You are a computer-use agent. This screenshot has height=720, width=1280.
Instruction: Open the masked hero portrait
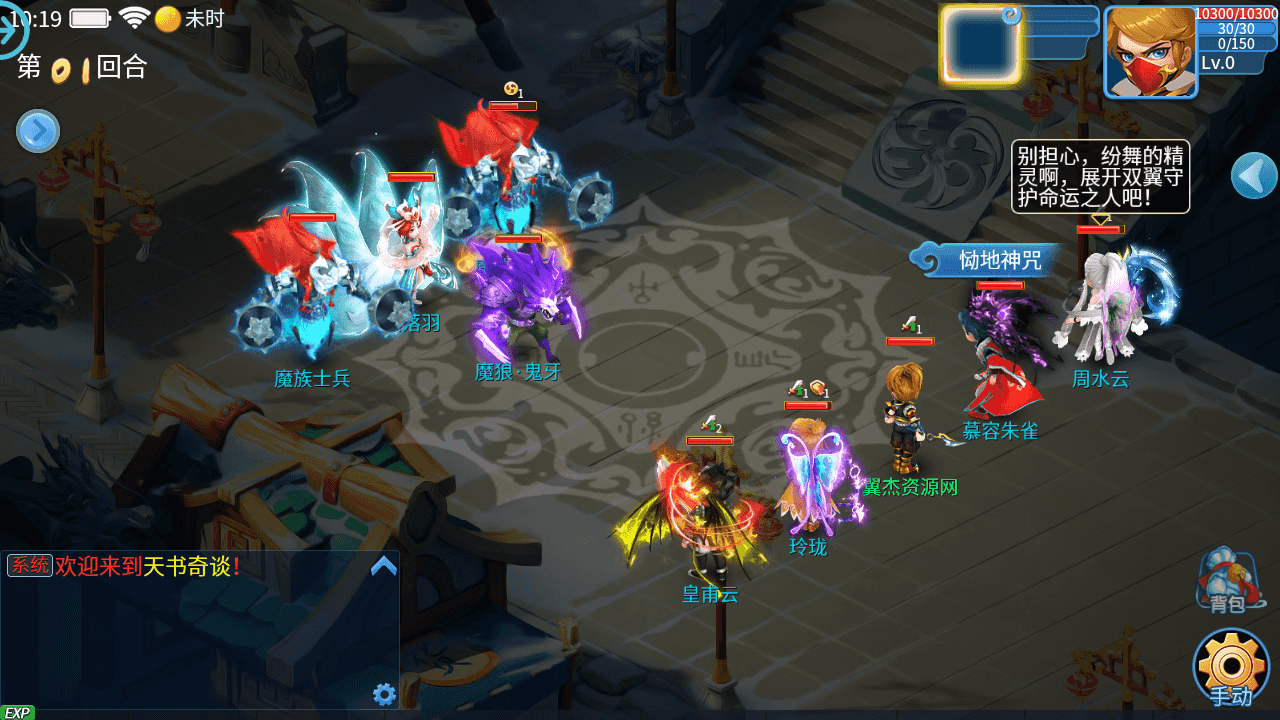1150,52
